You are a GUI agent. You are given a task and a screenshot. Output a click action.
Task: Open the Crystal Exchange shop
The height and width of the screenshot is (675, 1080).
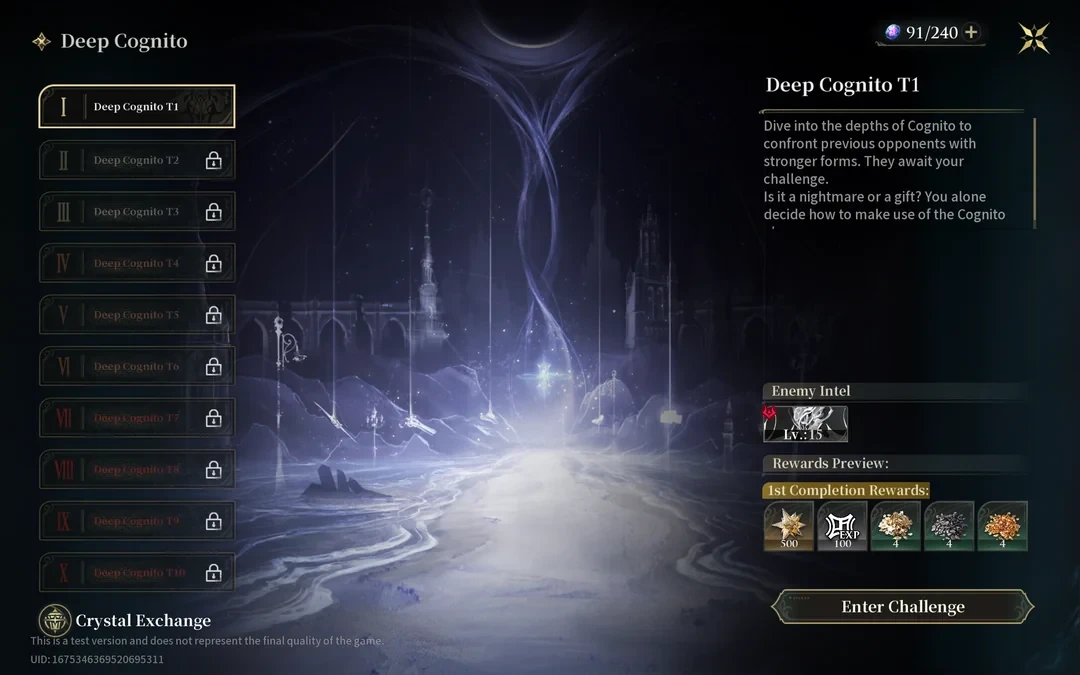point(126,621)
